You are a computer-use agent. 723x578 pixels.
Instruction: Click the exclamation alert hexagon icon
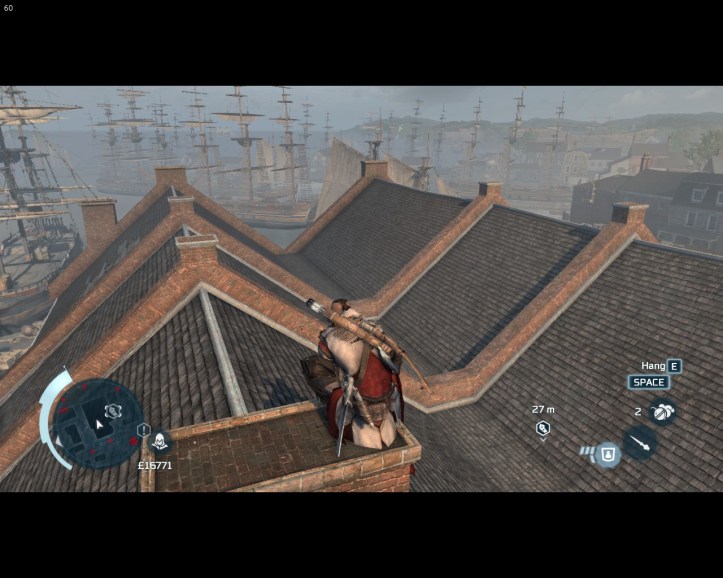pyautogui.click(x=143, y=430)
